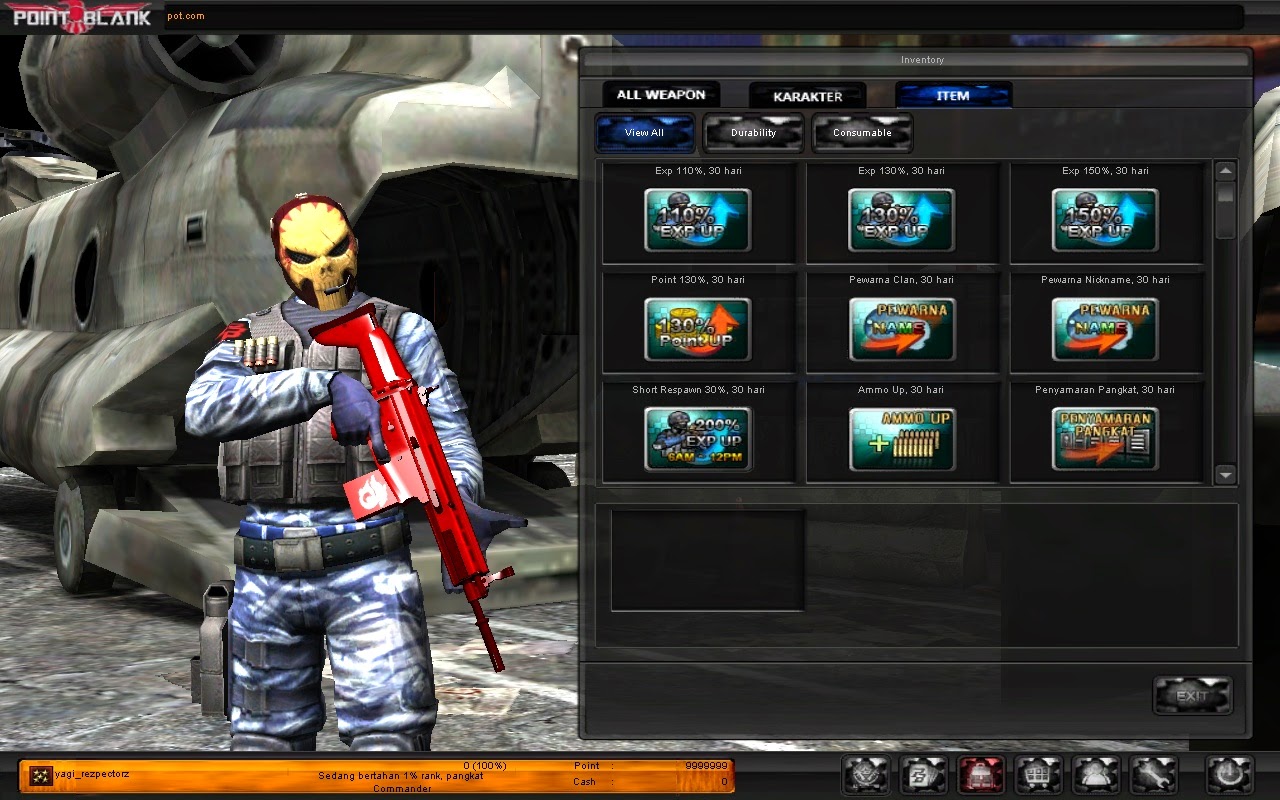Click the player rank insignia icon

point(42,773)
